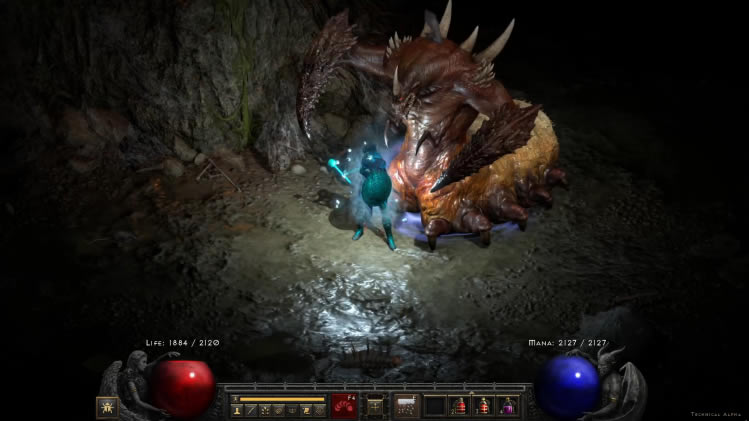Toggle the run/walk button beside the stamina bar
This screenshot has height=421, width=749.
(235, 399)
